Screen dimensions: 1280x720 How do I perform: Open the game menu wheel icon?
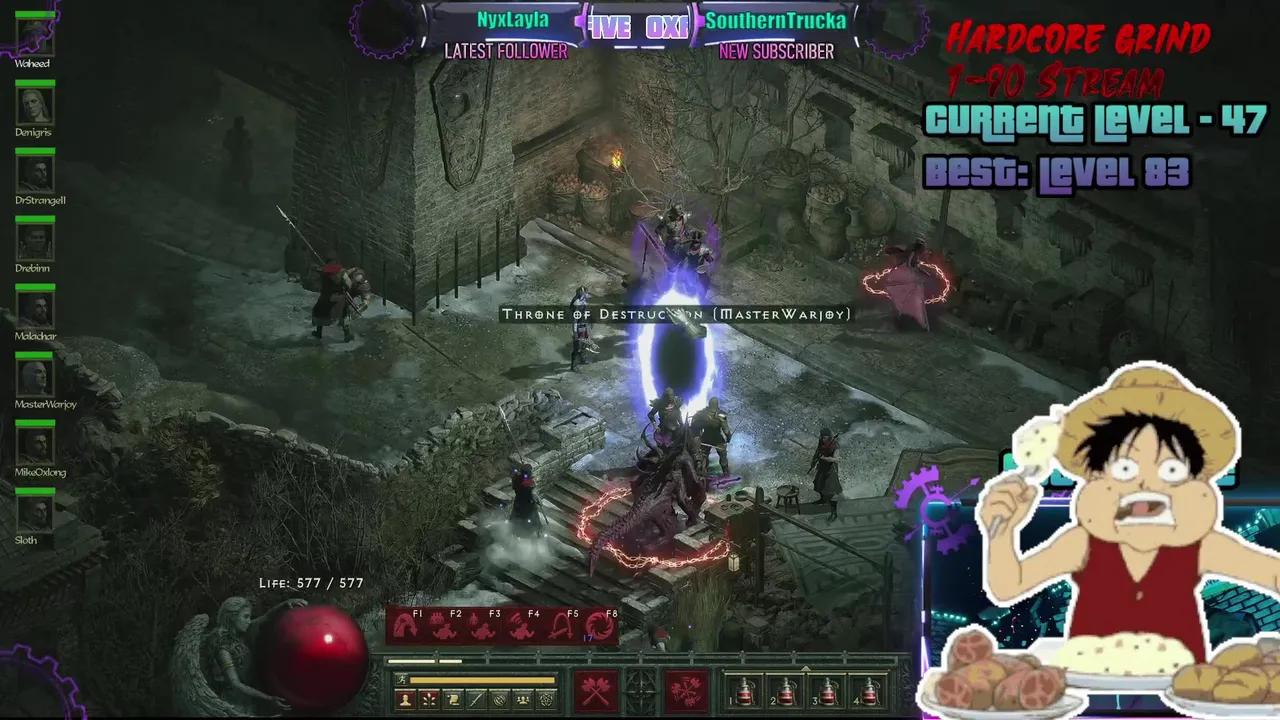tap(546, 700)
